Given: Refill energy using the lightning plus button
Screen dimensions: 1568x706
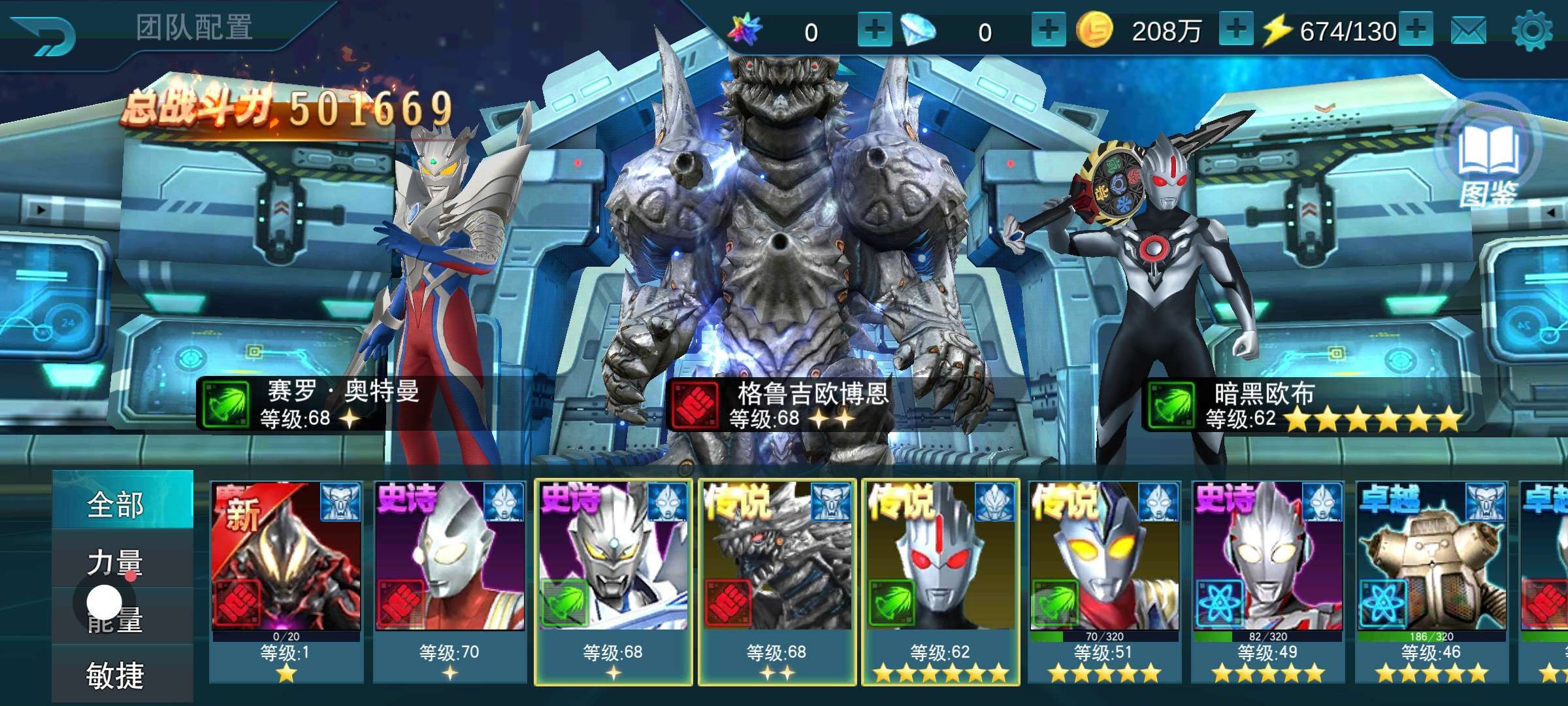Looking at the screenshot, I should pyautogui.click(x=1416, y=30).
